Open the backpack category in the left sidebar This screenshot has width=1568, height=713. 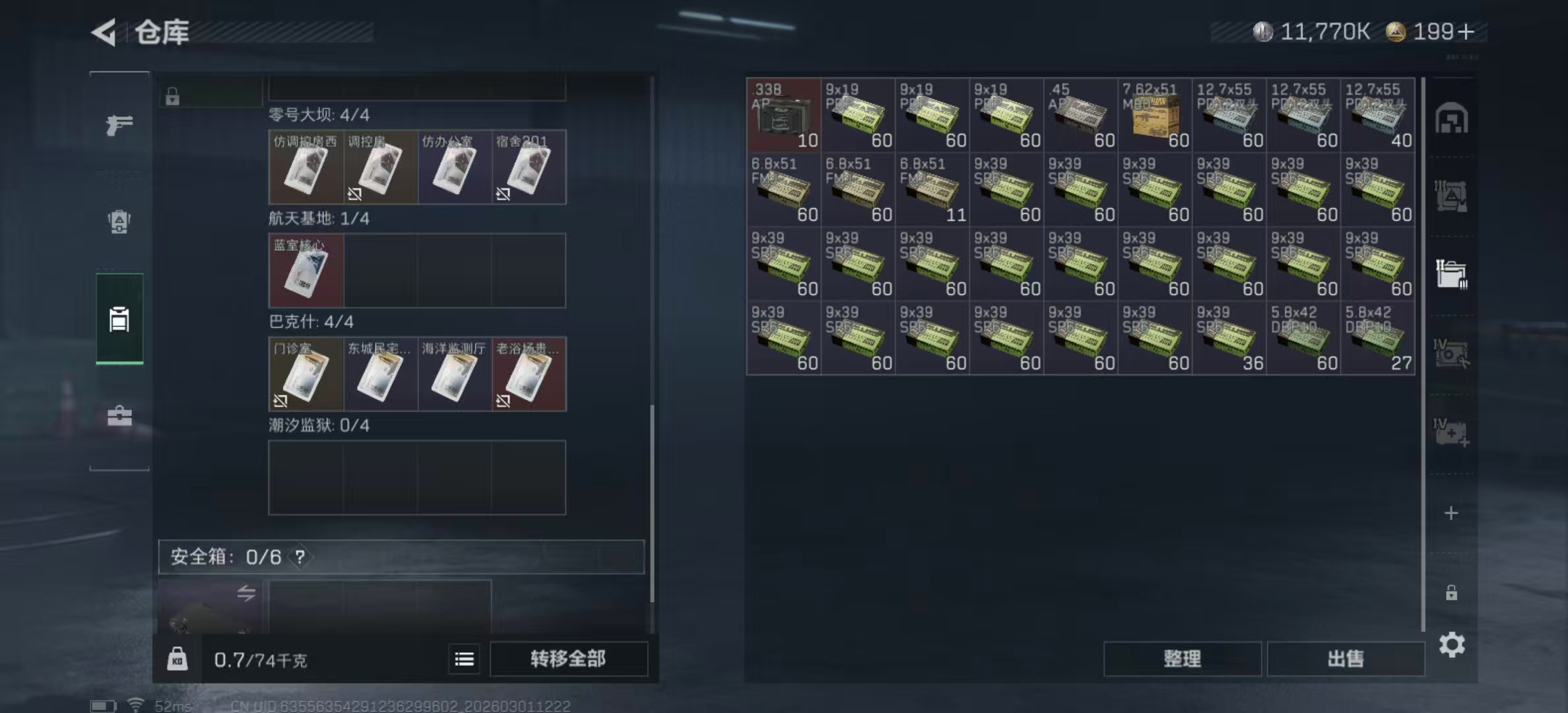click(x=119, y=222)
